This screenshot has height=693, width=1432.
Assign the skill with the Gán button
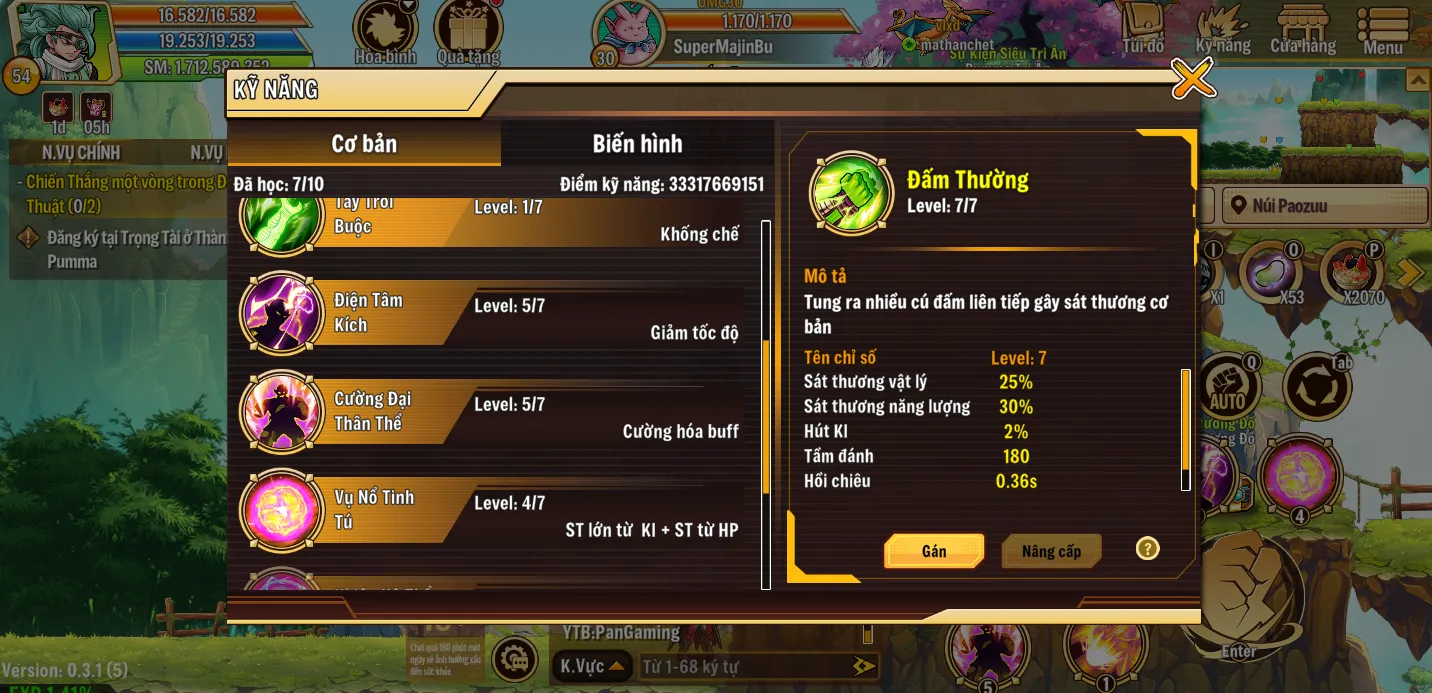click(x=934, y=551)
